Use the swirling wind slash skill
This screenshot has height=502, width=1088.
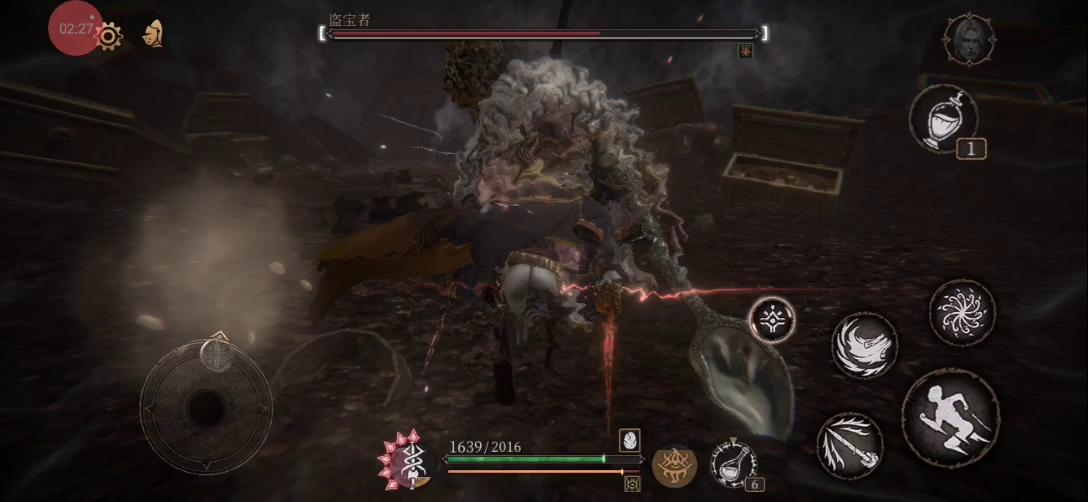coord(865,345)
